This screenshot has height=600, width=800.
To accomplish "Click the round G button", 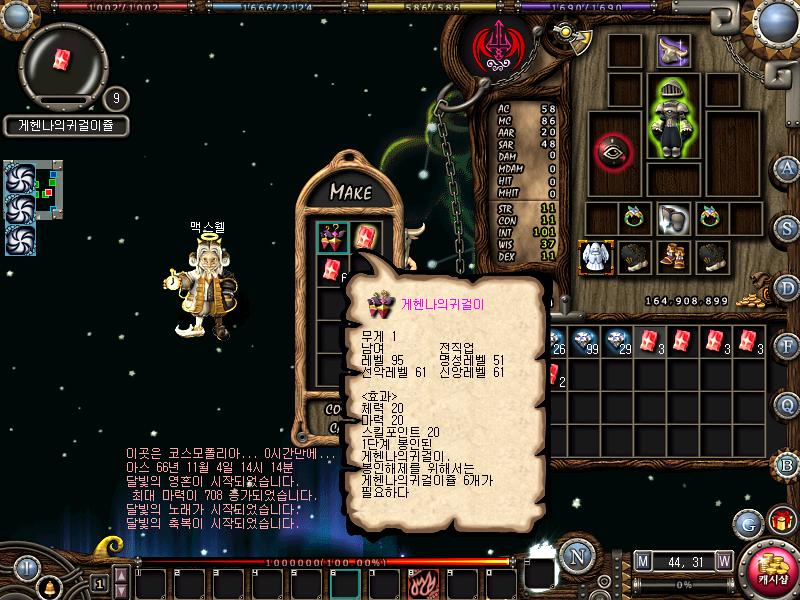I will coord(747,523).
